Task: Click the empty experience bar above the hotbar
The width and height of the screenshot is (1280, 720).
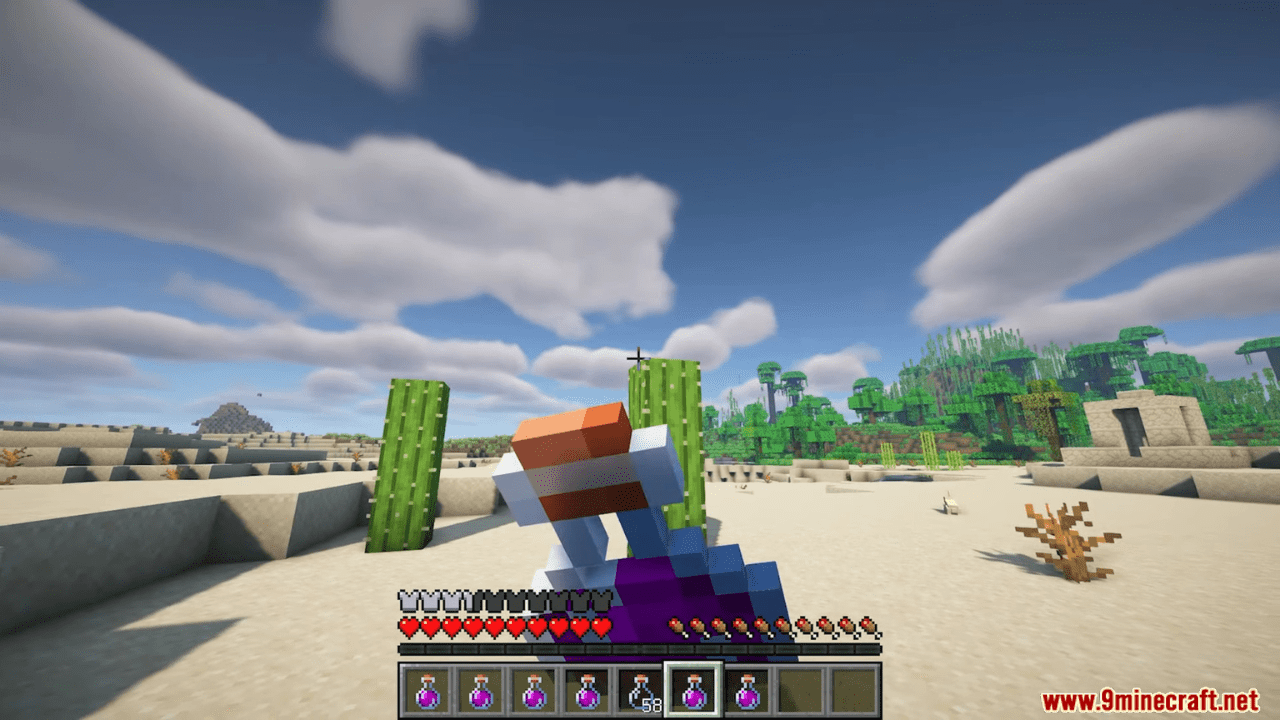Action: pyautogui.click(x=640, y=650)
